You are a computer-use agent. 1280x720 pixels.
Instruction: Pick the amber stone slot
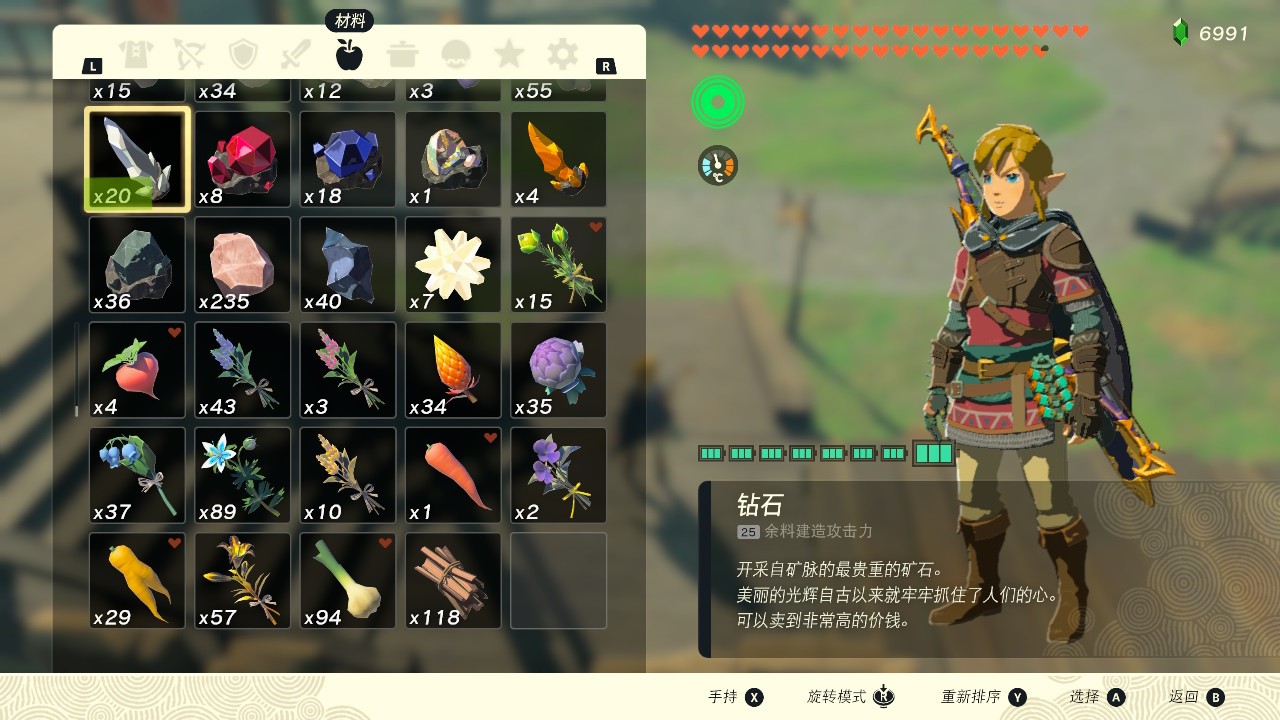point(559,159)
